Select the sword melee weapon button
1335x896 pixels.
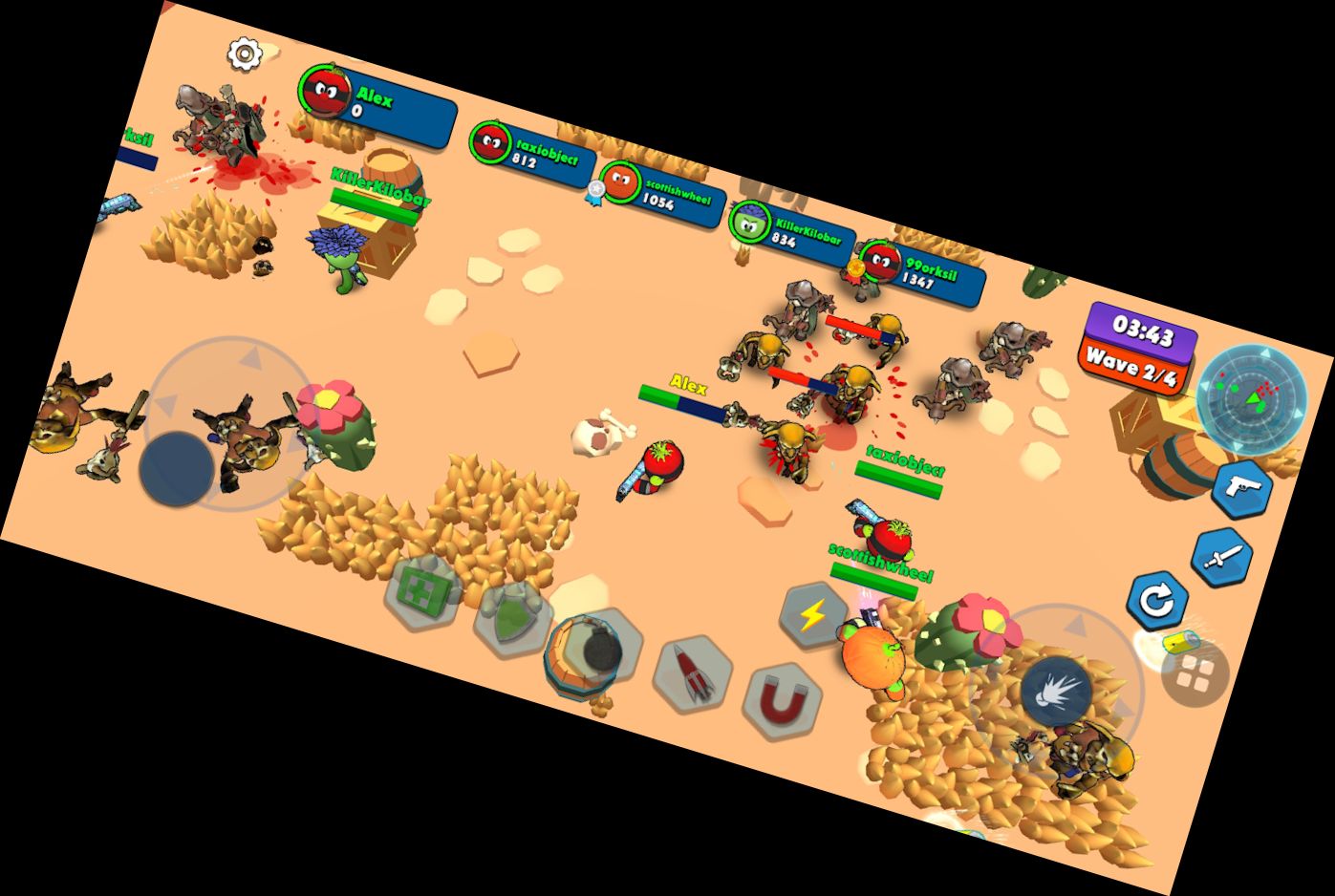coord(1221,557)
